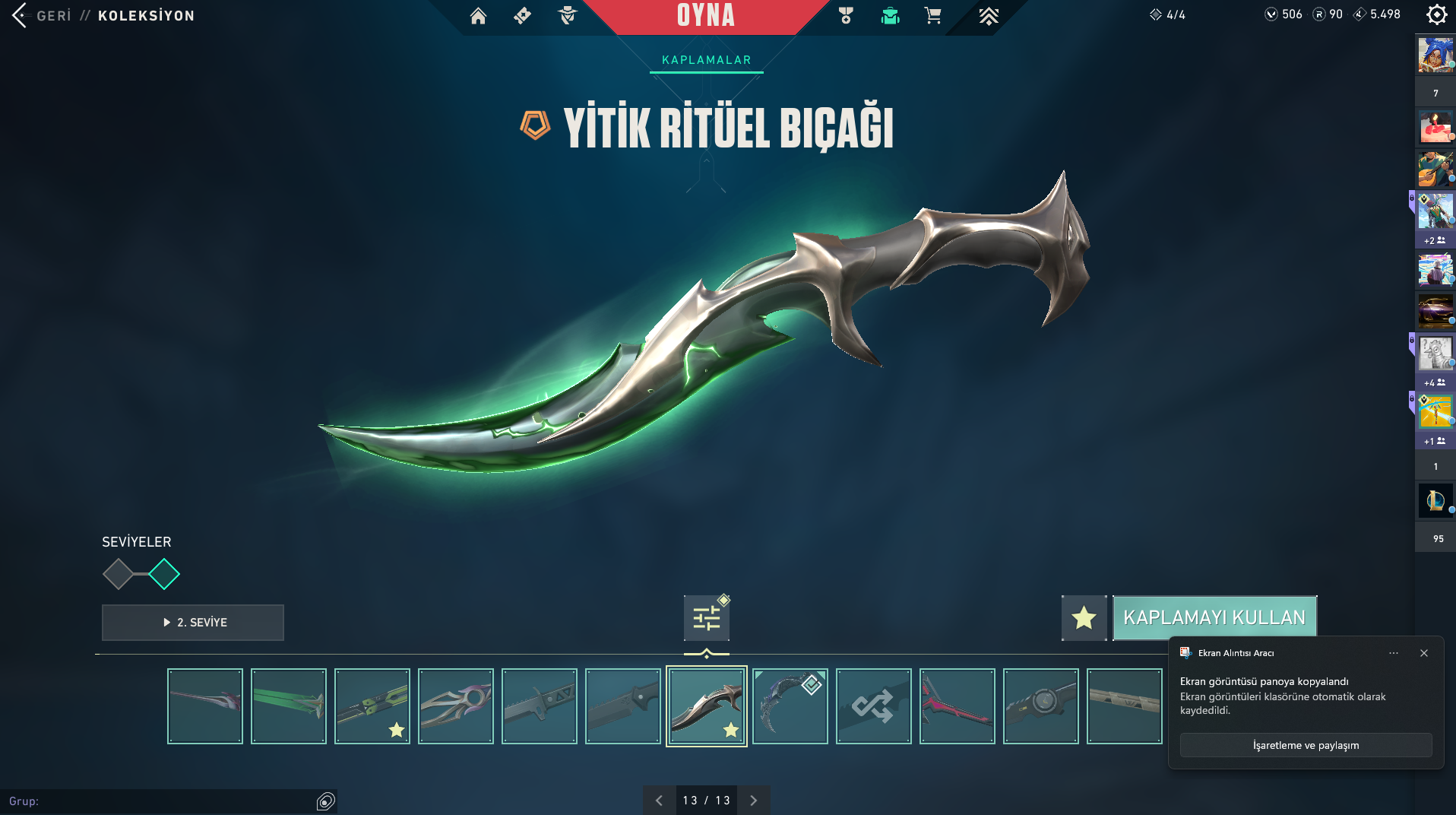Select the pink and black knife thumbnail
This screenshot has height=815, width=1456.
(x=957, y=706)
